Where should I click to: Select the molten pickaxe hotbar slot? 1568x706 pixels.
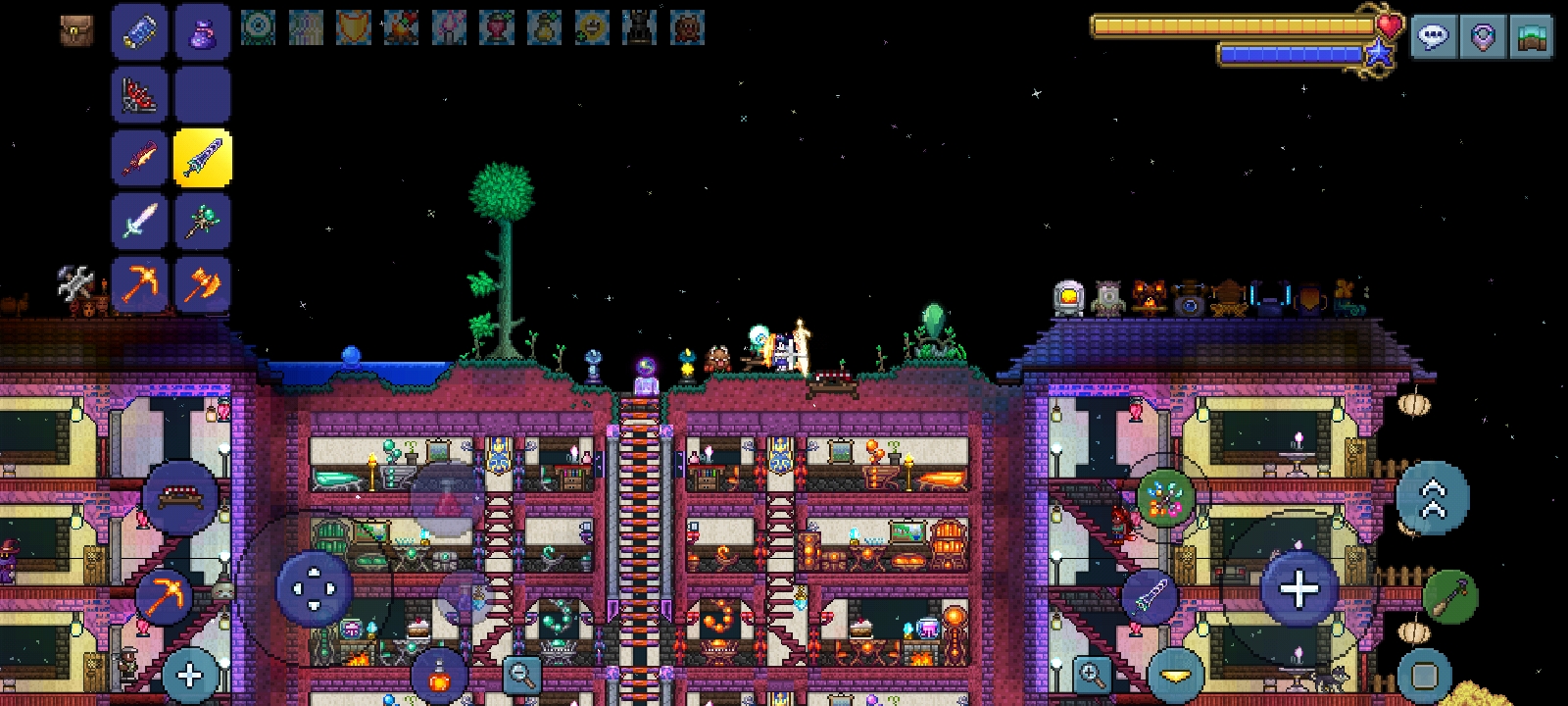click(139, 284)
